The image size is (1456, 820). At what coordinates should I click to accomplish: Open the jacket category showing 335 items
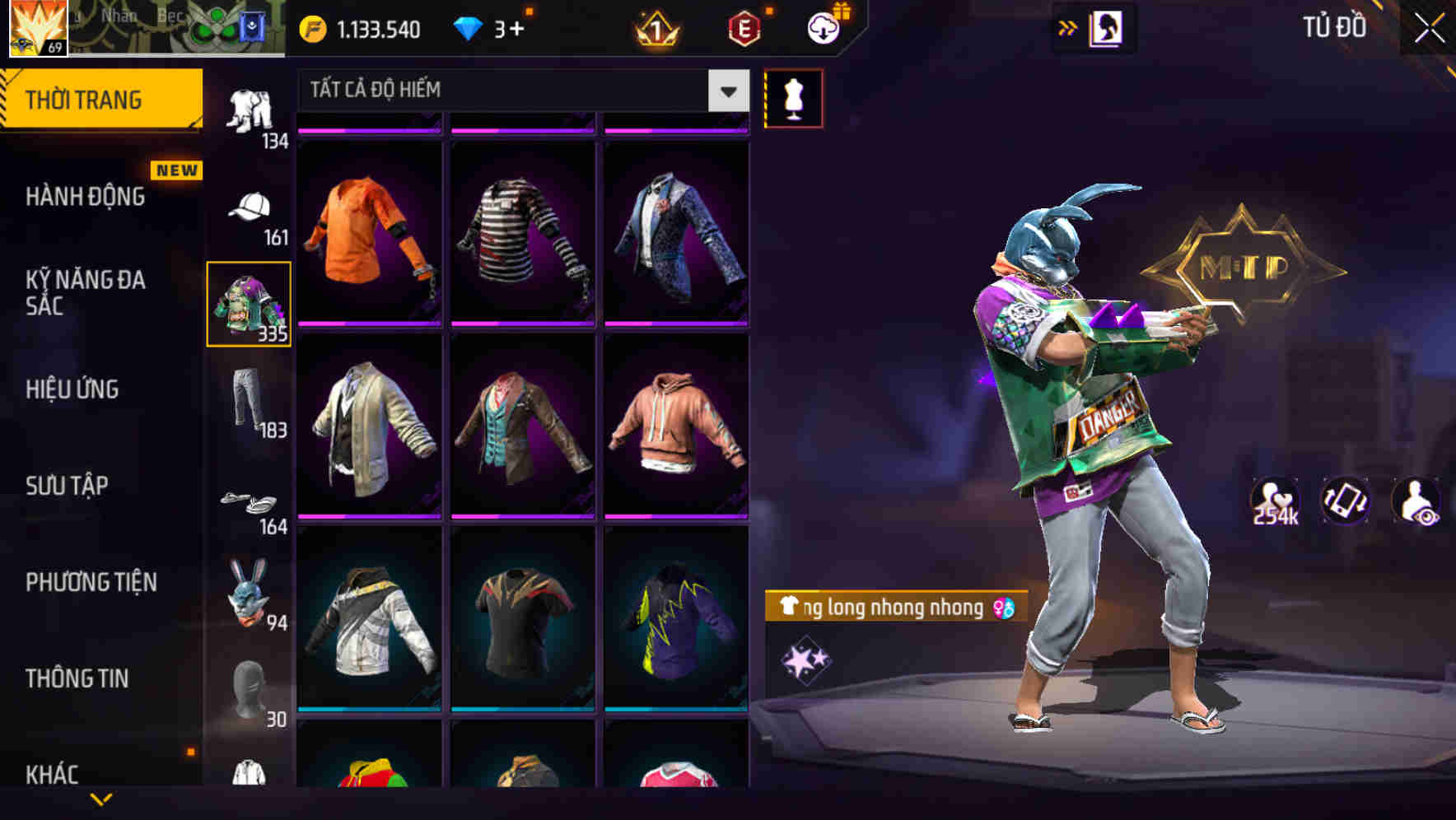[250, 305]
